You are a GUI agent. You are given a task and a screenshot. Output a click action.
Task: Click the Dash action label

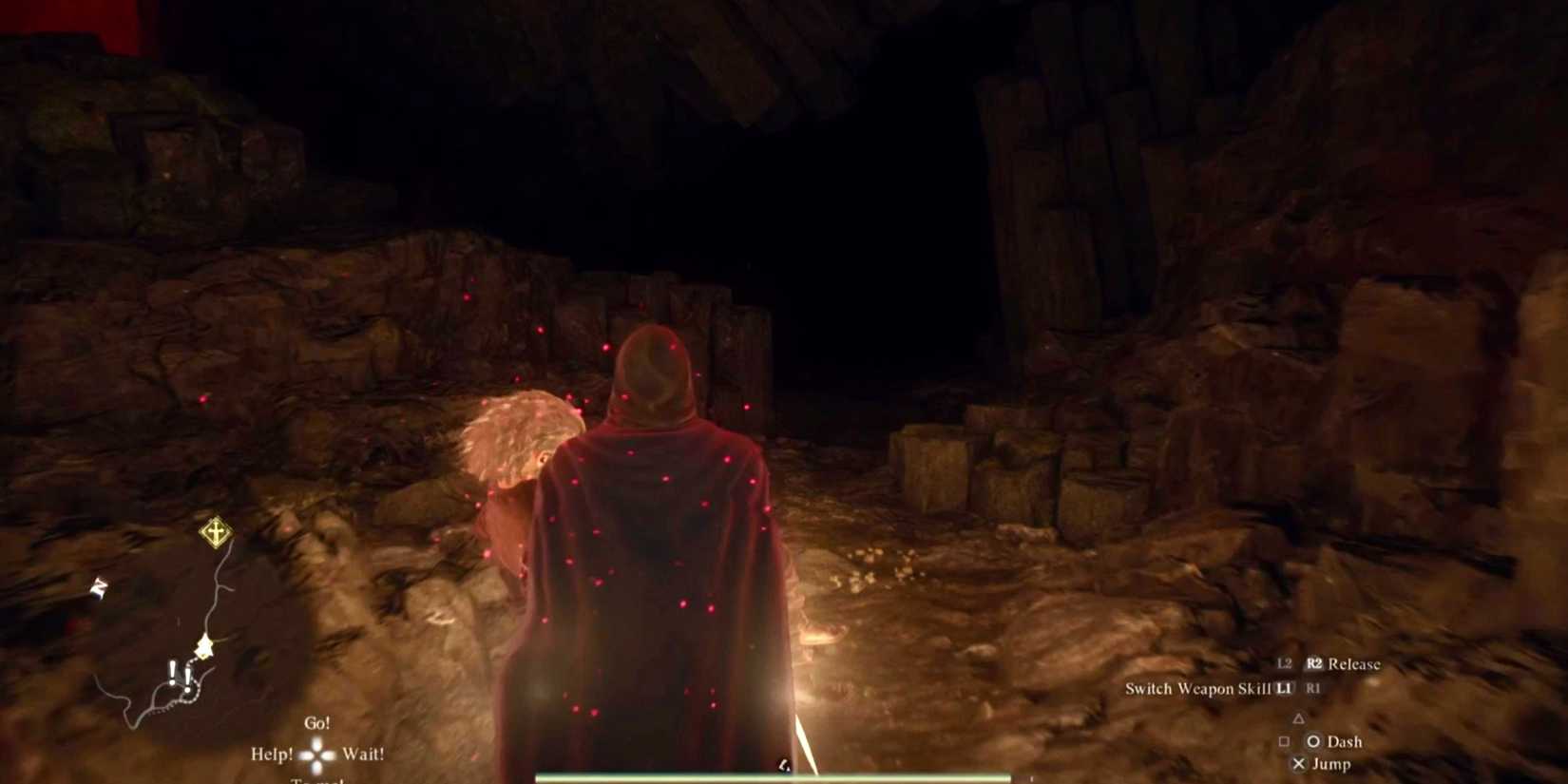click(x=1345, y=742)
